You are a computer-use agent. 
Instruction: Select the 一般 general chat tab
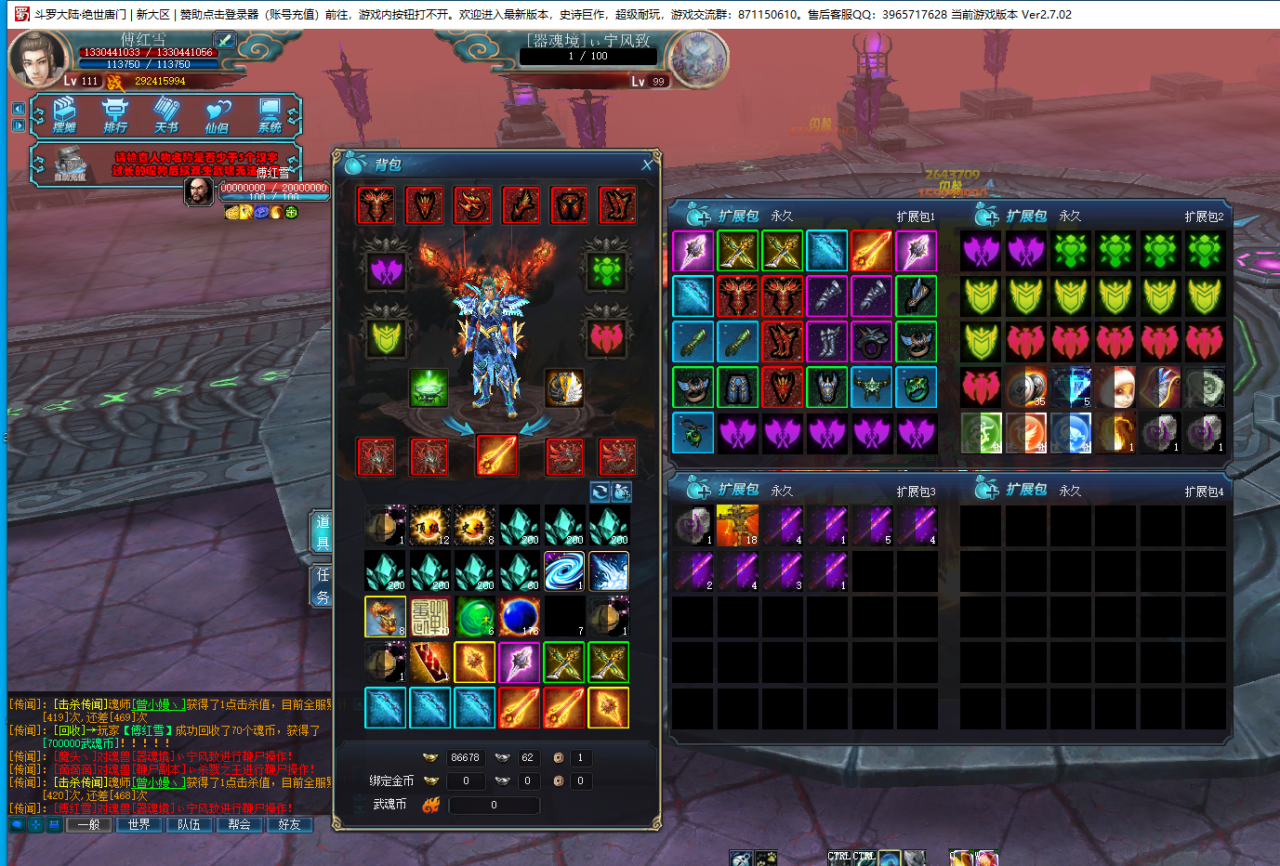tap(89, 825)
